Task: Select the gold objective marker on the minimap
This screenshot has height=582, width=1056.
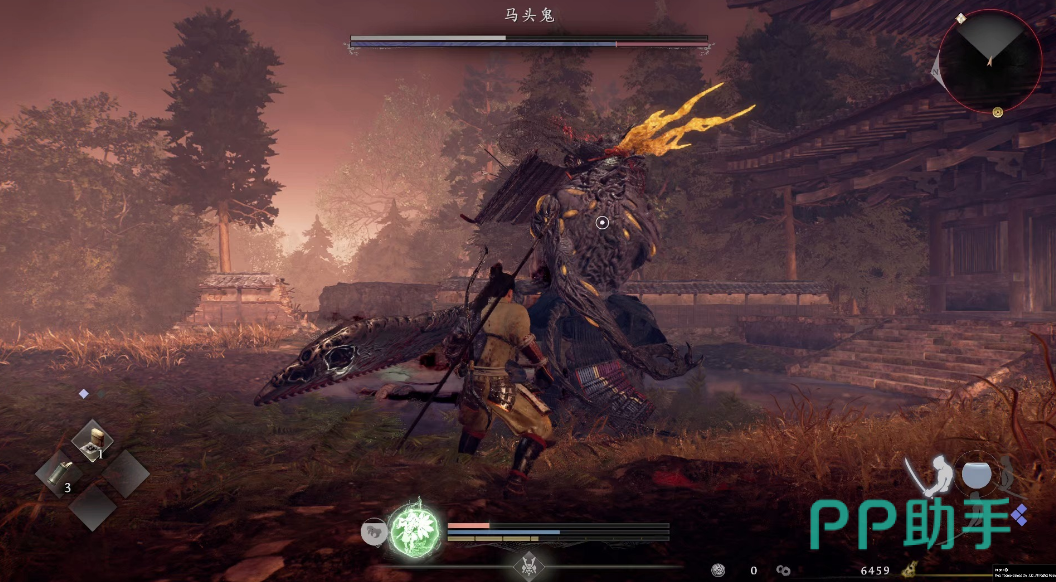Action: (997, 113)
